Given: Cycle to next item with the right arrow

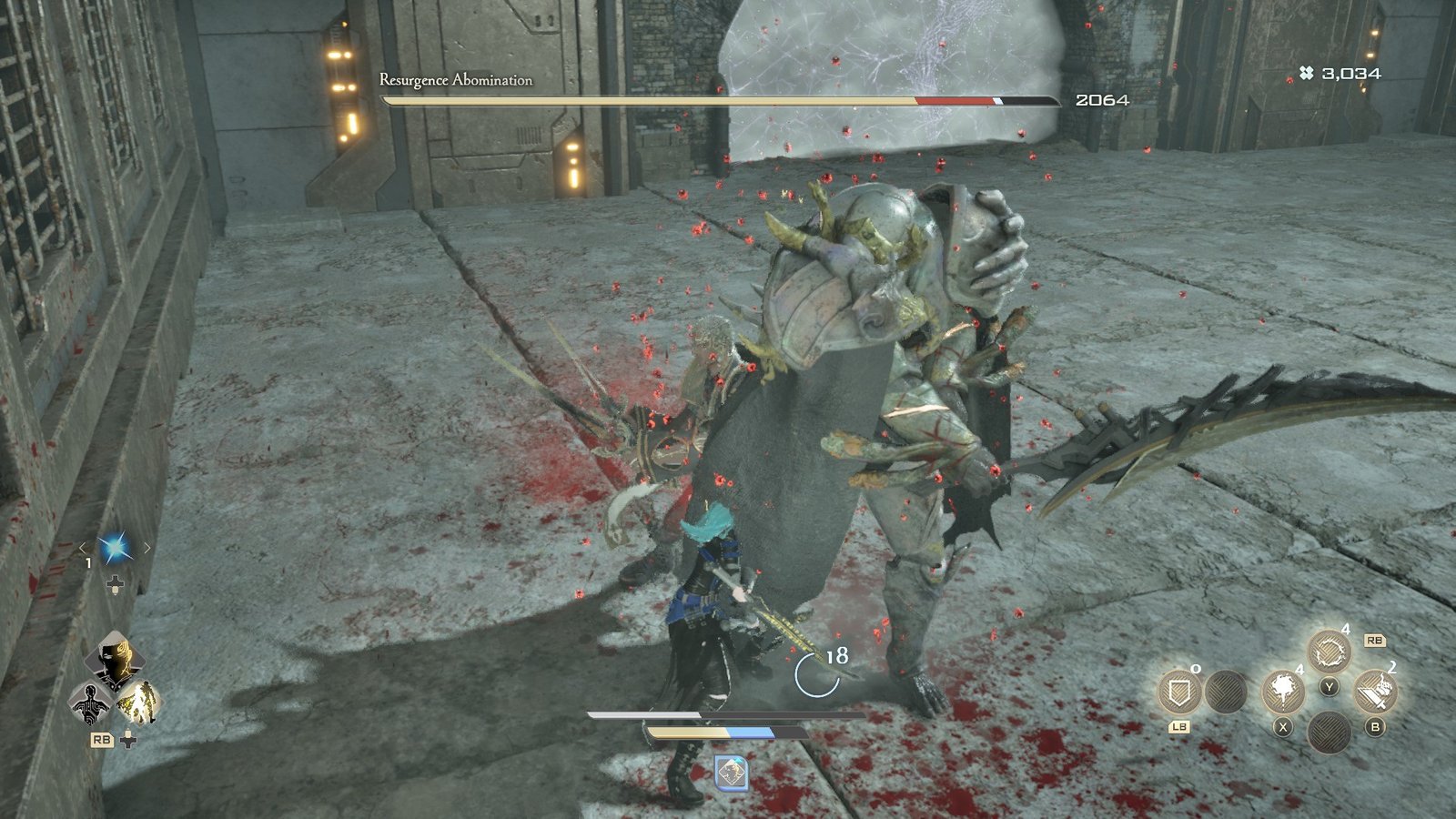Looking at the screenshot, I should [147, 547].
